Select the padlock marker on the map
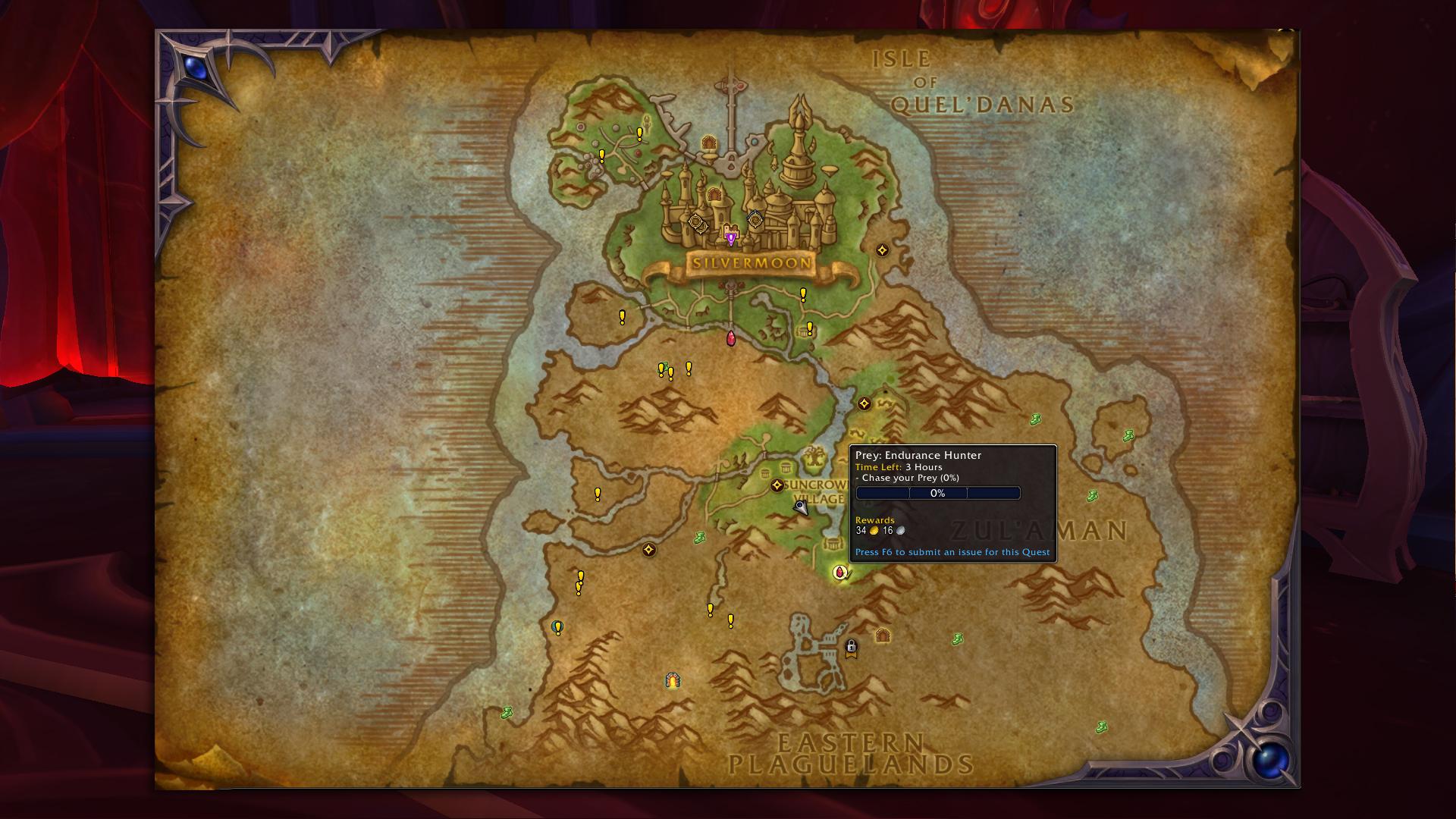Viewport: 1456px width, 819px height. click(x=852, y=647)
